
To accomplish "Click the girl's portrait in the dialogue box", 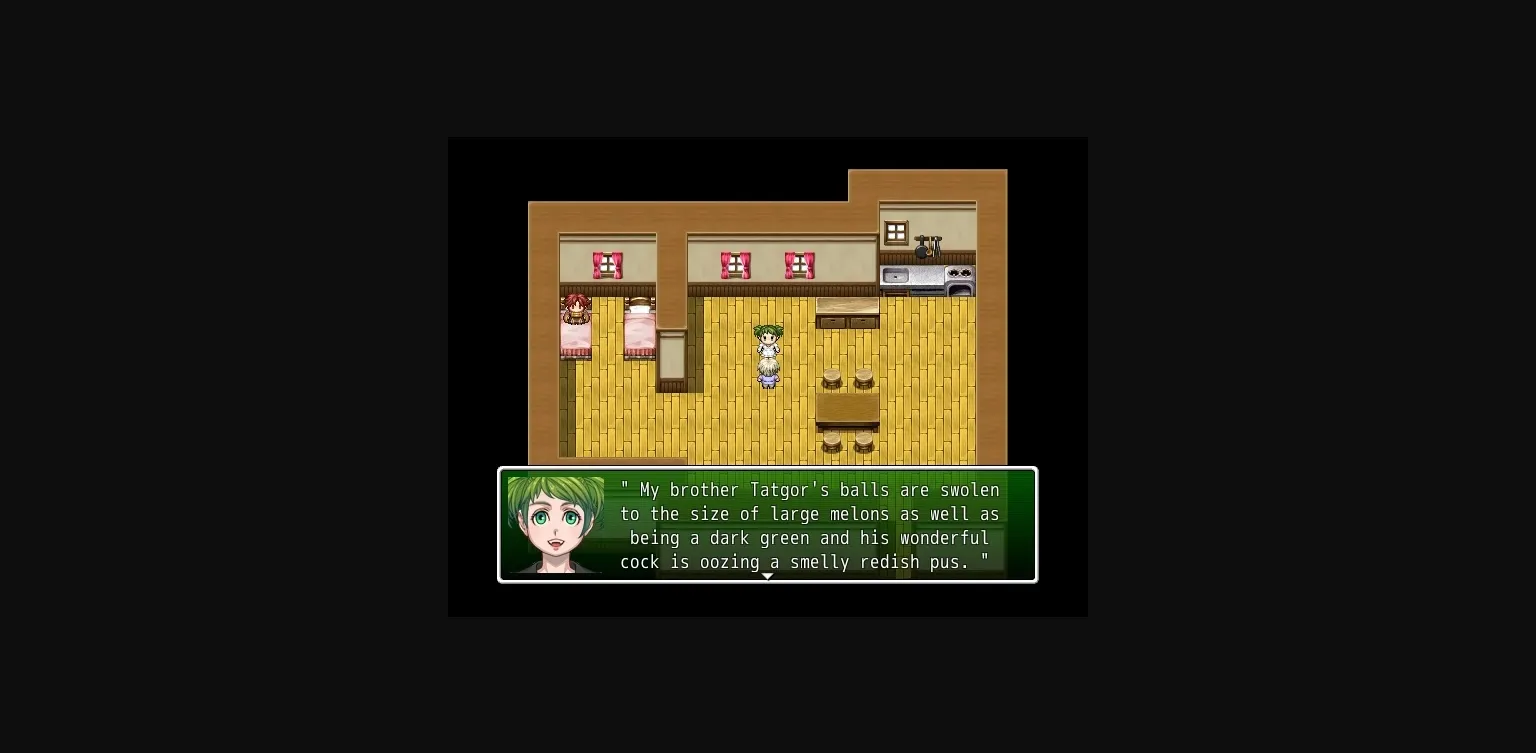I will (x=557, y=524).
